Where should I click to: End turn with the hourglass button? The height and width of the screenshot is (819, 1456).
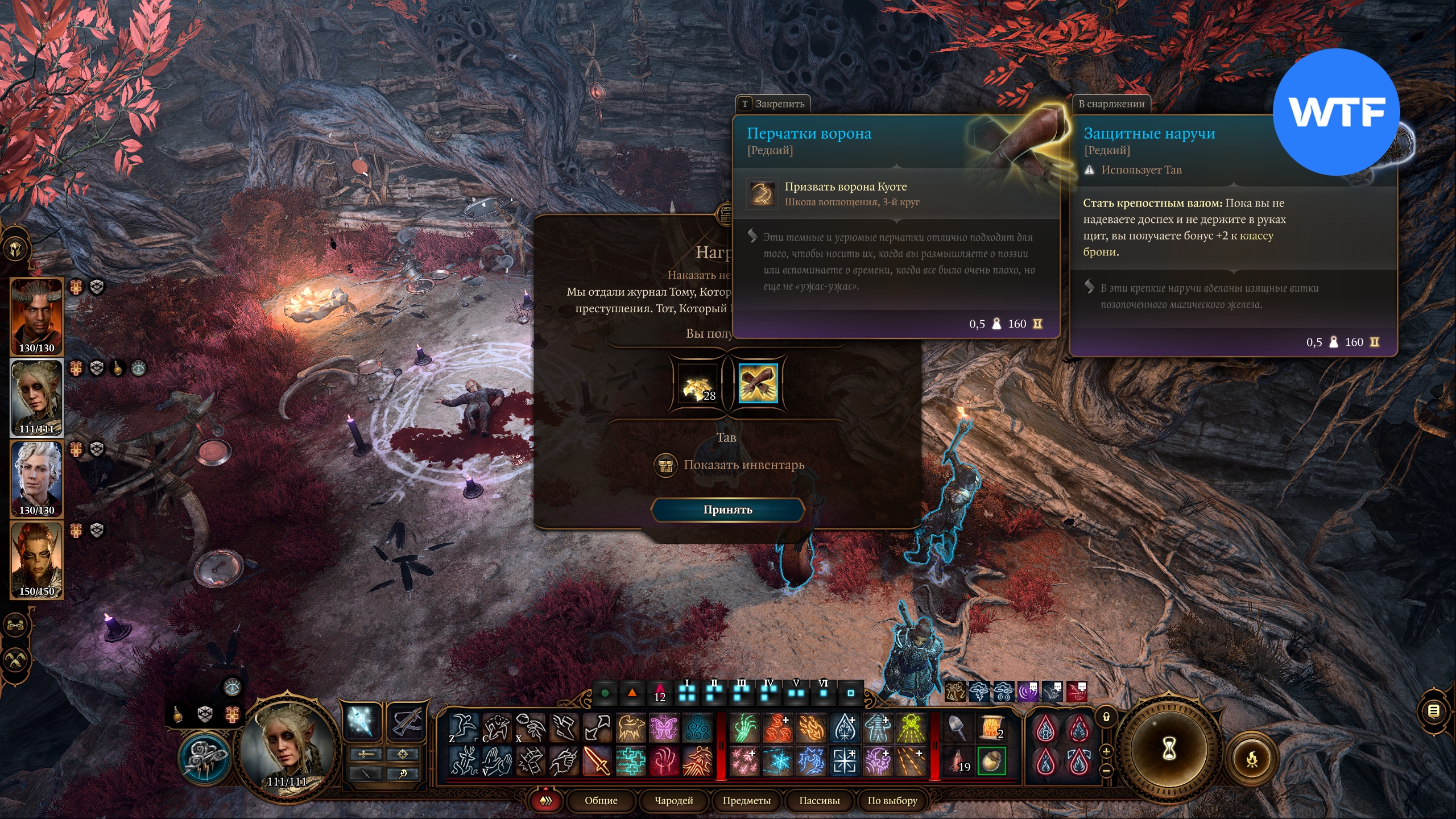[1168, 748]
